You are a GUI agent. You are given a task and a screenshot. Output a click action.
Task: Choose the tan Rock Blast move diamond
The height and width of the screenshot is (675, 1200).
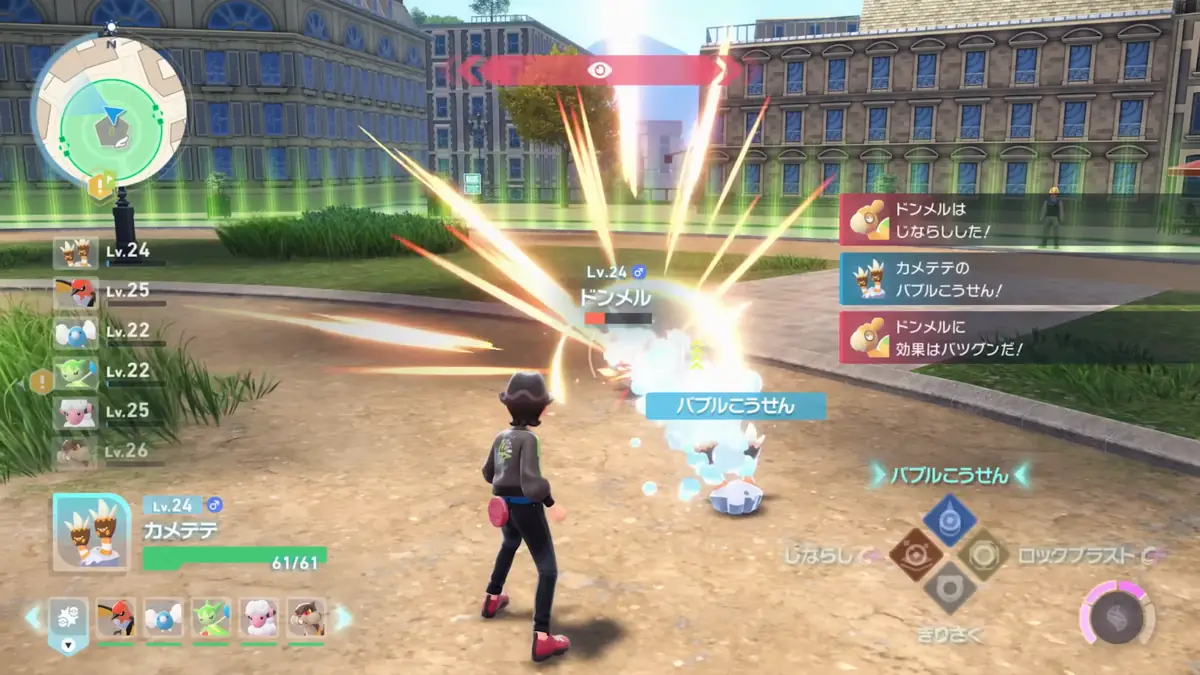click(983, 554)
